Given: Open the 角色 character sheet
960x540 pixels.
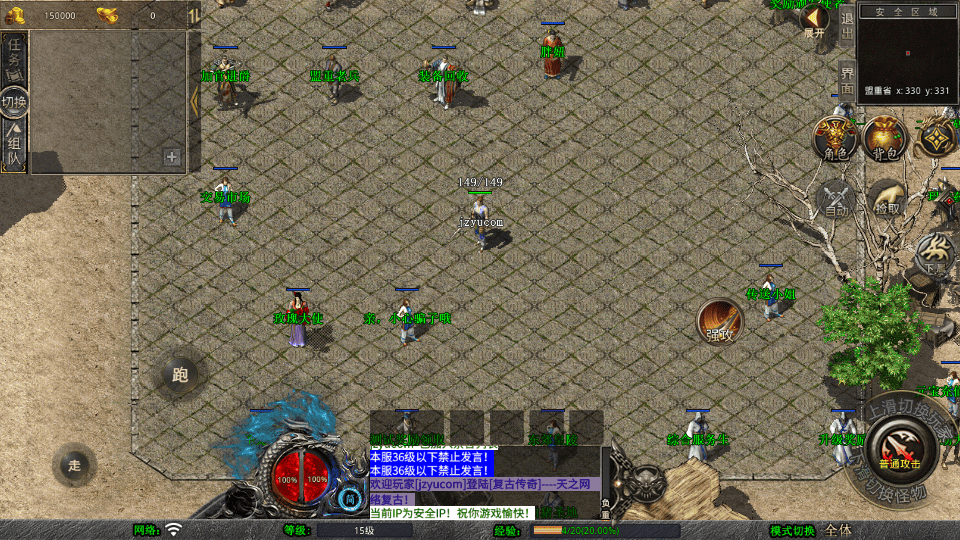Looking at the screenshot, I should [x=834, y=138].
